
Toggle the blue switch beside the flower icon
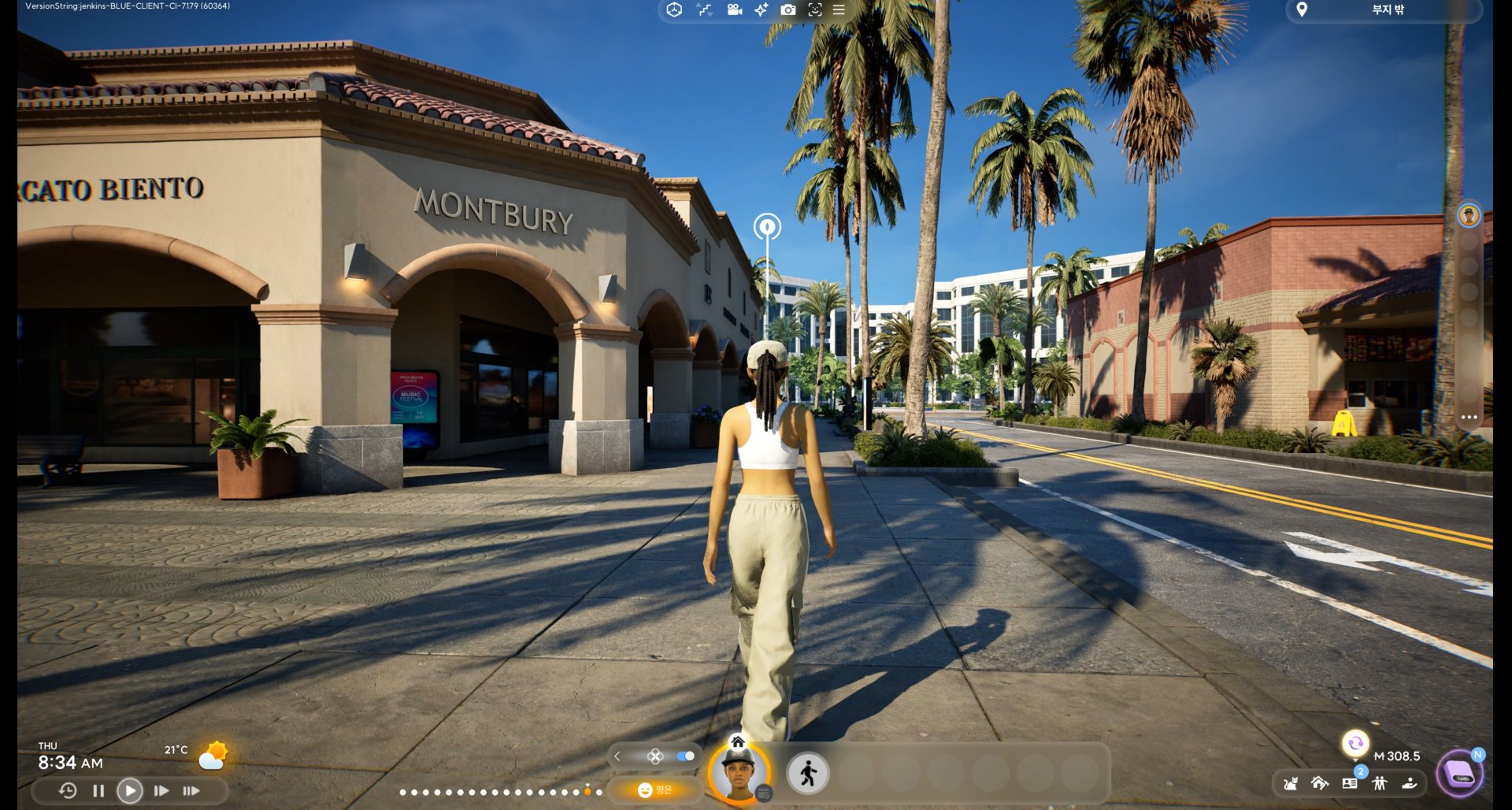(685, 756)
